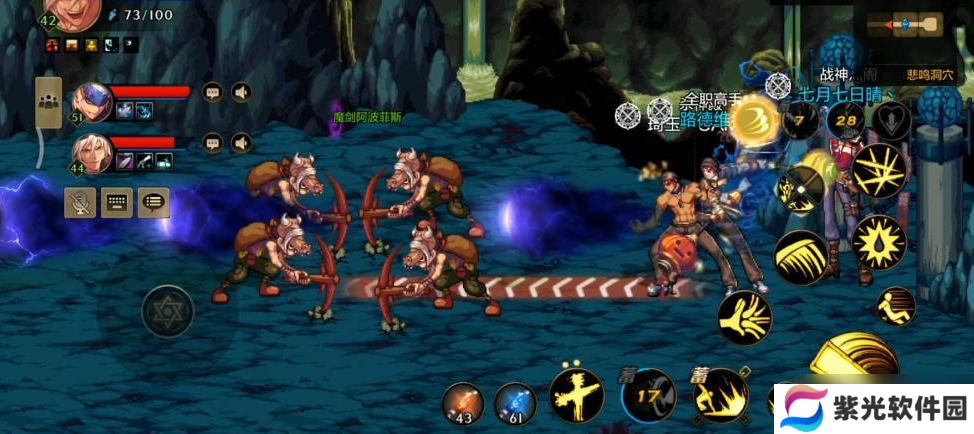The image size is (974, 434).
Task: Click the level 44 teammate's chat bubble
Action: pos(212,143)
